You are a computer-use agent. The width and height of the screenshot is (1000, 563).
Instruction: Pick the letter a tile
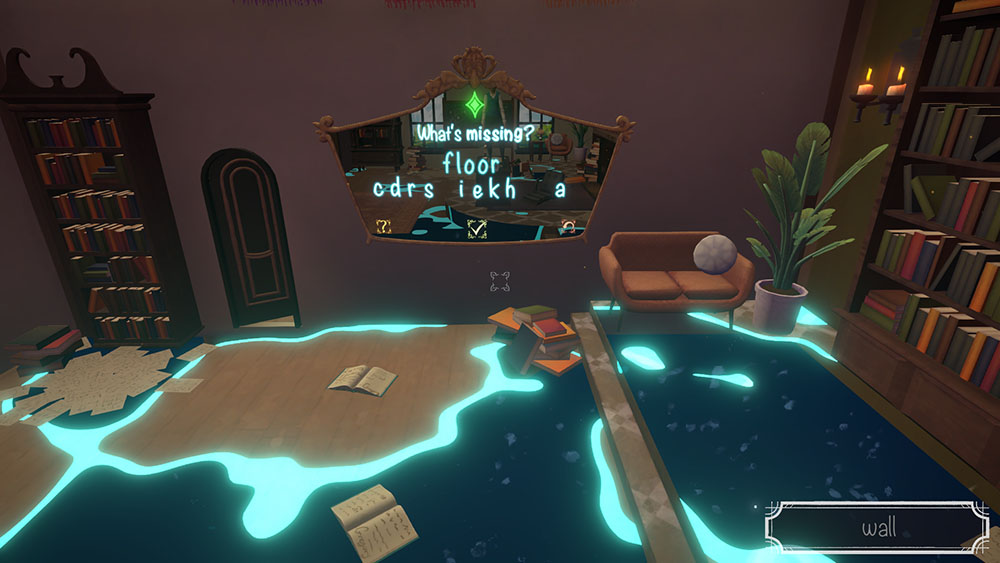(x=561, y=189)
